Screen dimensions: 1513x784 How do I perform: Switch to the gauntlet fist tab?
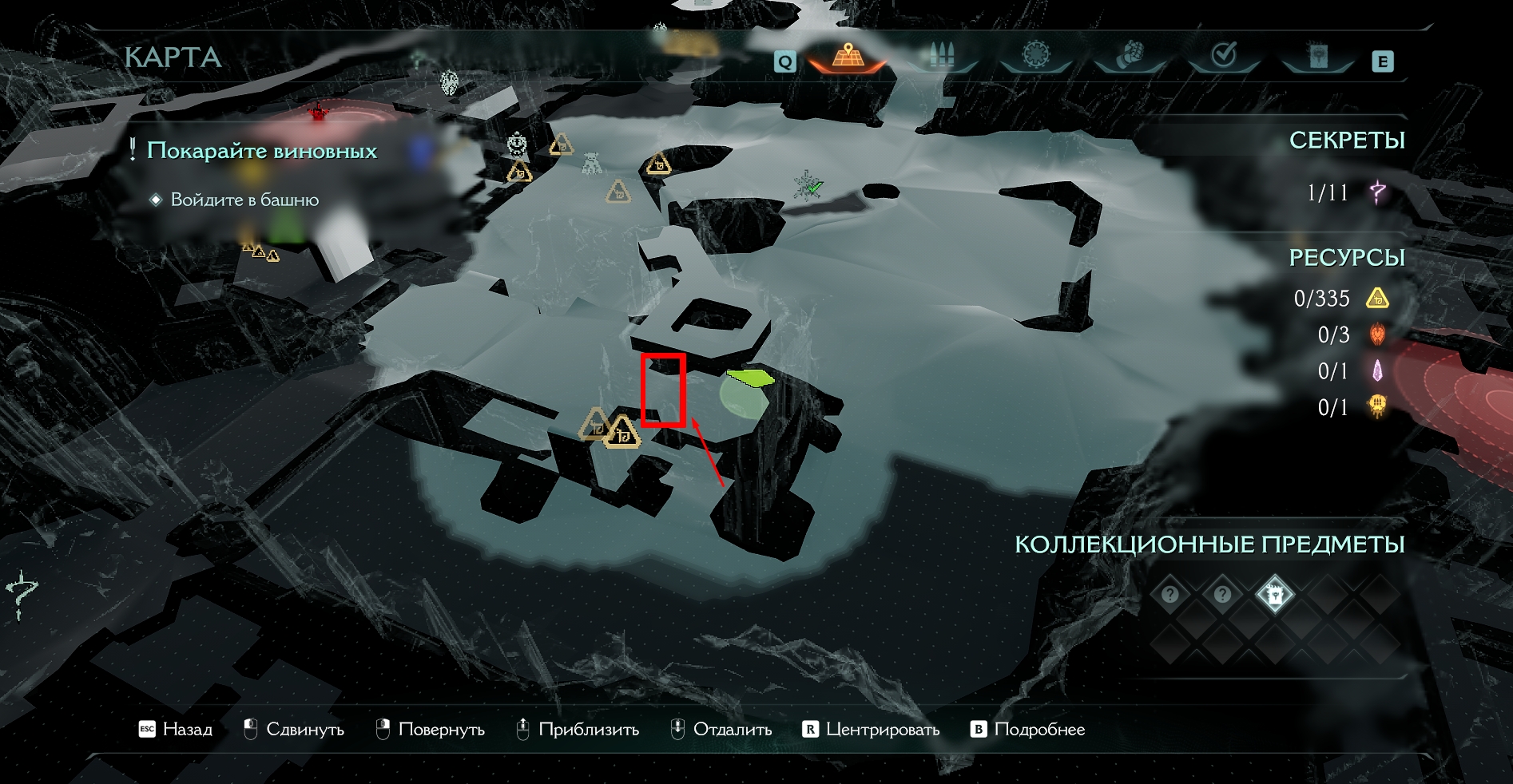(x=1130, y=56)
